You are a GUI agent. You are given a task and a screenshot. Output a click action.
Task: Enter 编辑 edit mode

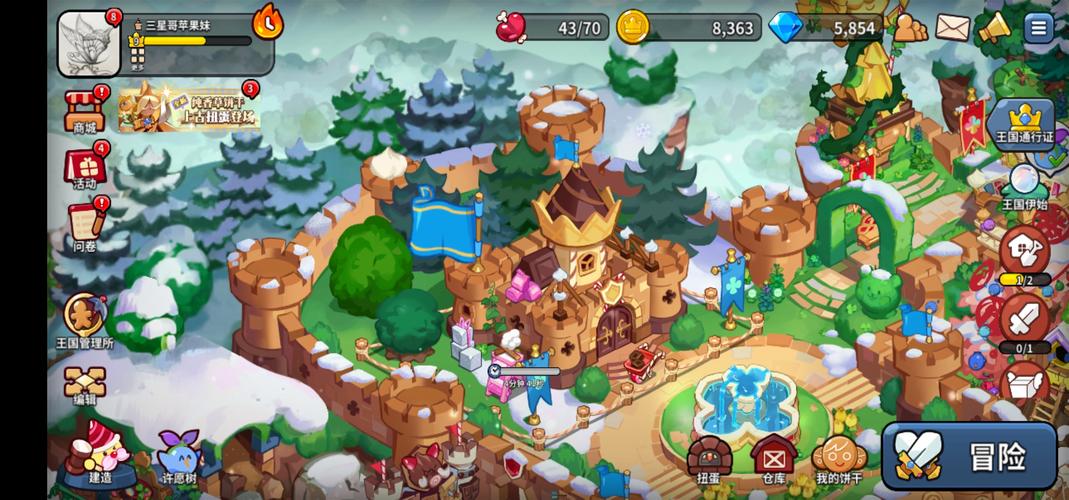tap(84, 381)
